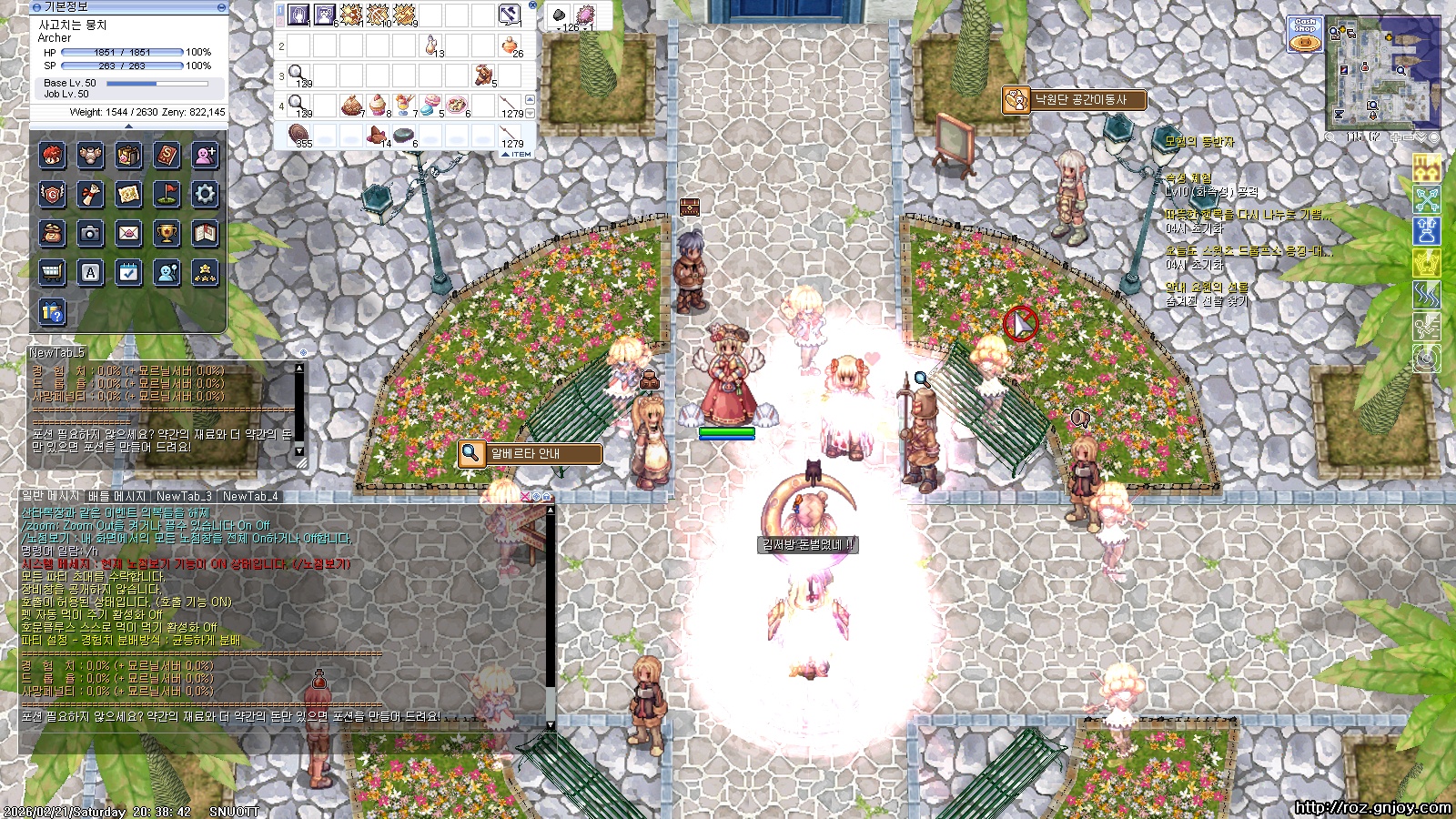Open the shopping cart menu

coord(52,272)
